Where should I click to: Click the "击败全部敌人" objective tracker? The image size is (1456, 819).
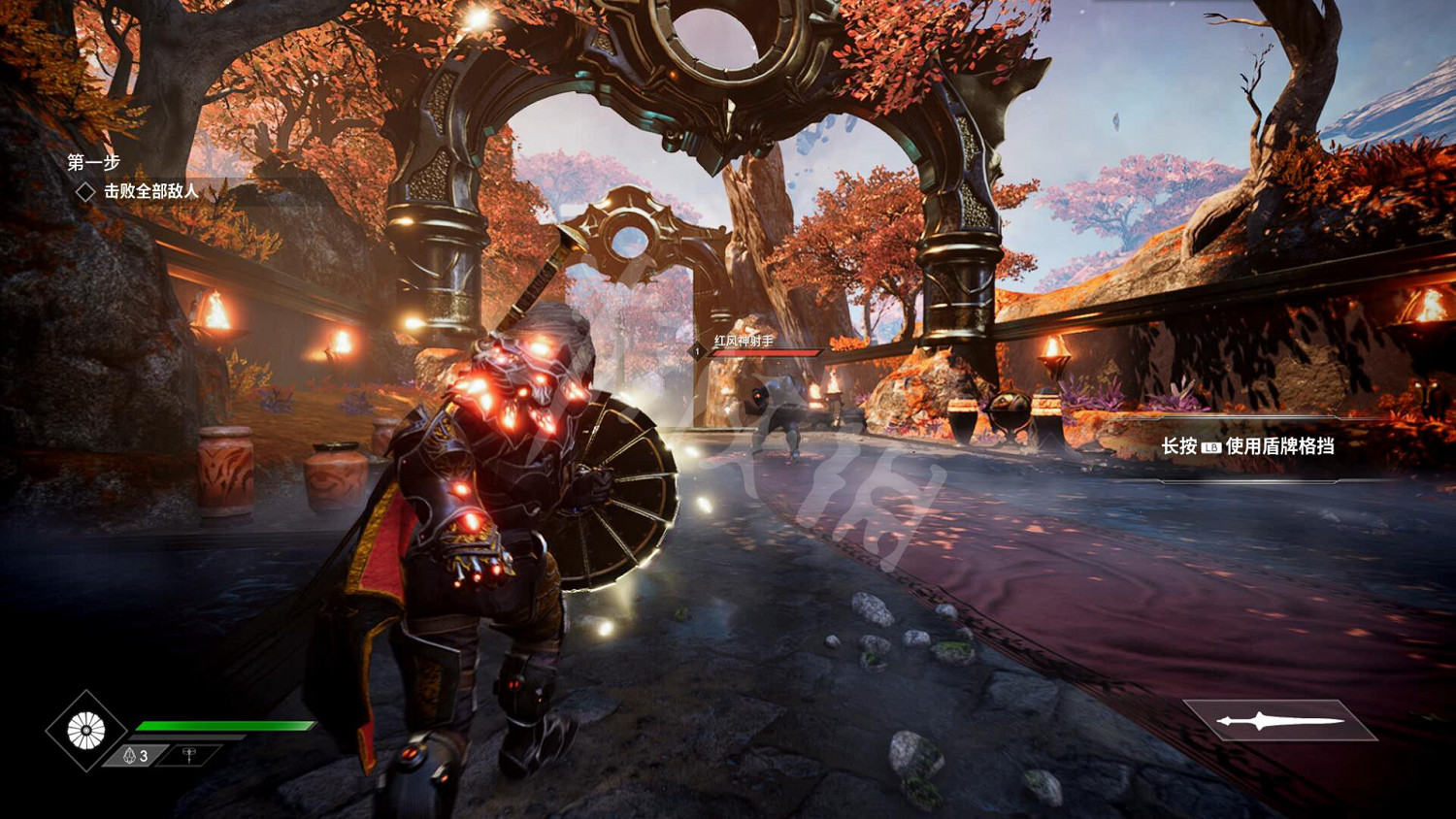[x=150, y=191]
